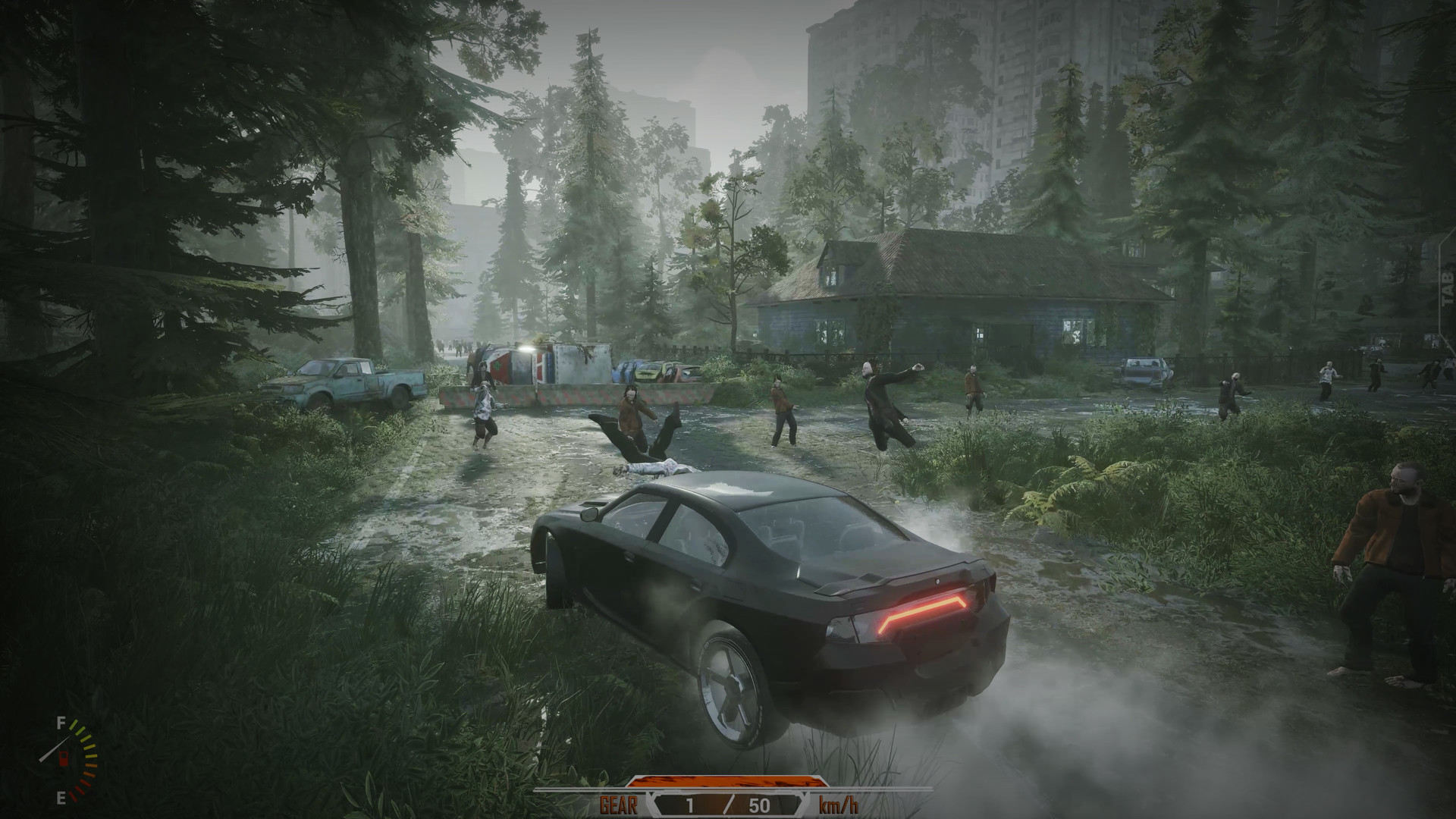The height and width of the screenshot is (819, 1456).
Task: Click the F mark on fuel gauge
Action: (x=60, y=723)
